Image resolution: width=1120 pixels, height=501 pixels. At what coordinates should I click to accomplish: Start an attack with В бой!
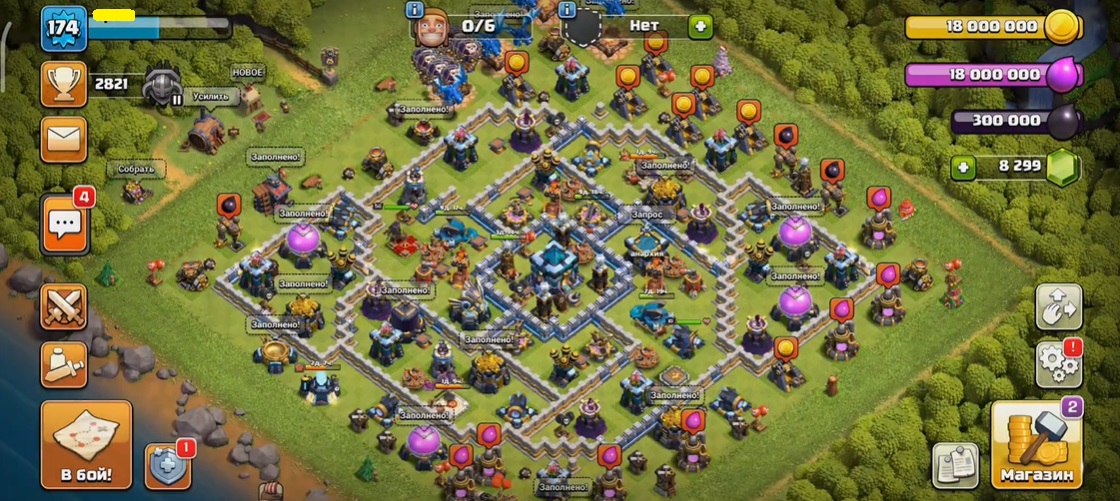[87, 443]
